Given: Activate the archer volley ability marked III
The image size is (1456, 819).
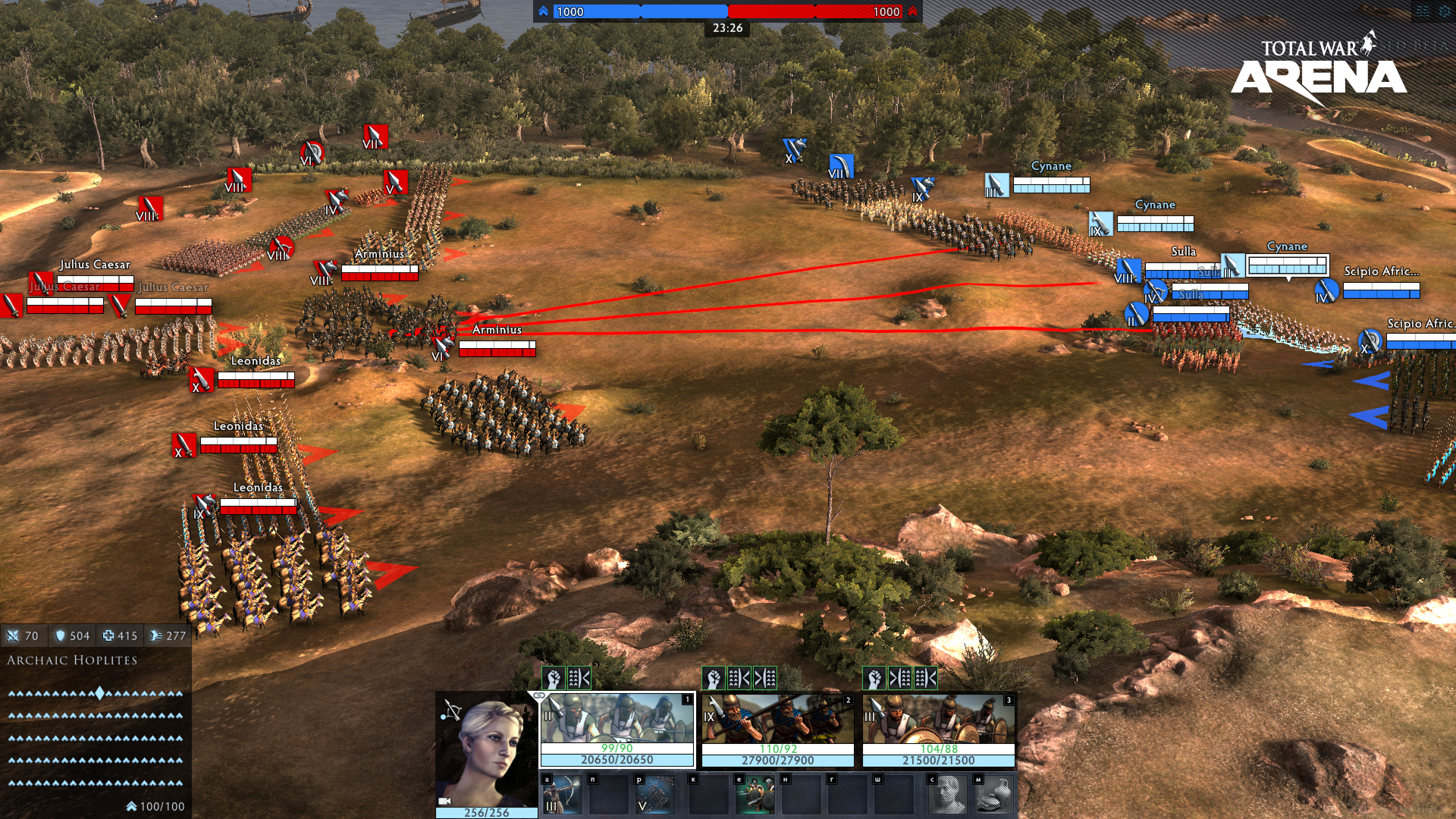Looking at the screenshot, I should (x=562, y=795).
